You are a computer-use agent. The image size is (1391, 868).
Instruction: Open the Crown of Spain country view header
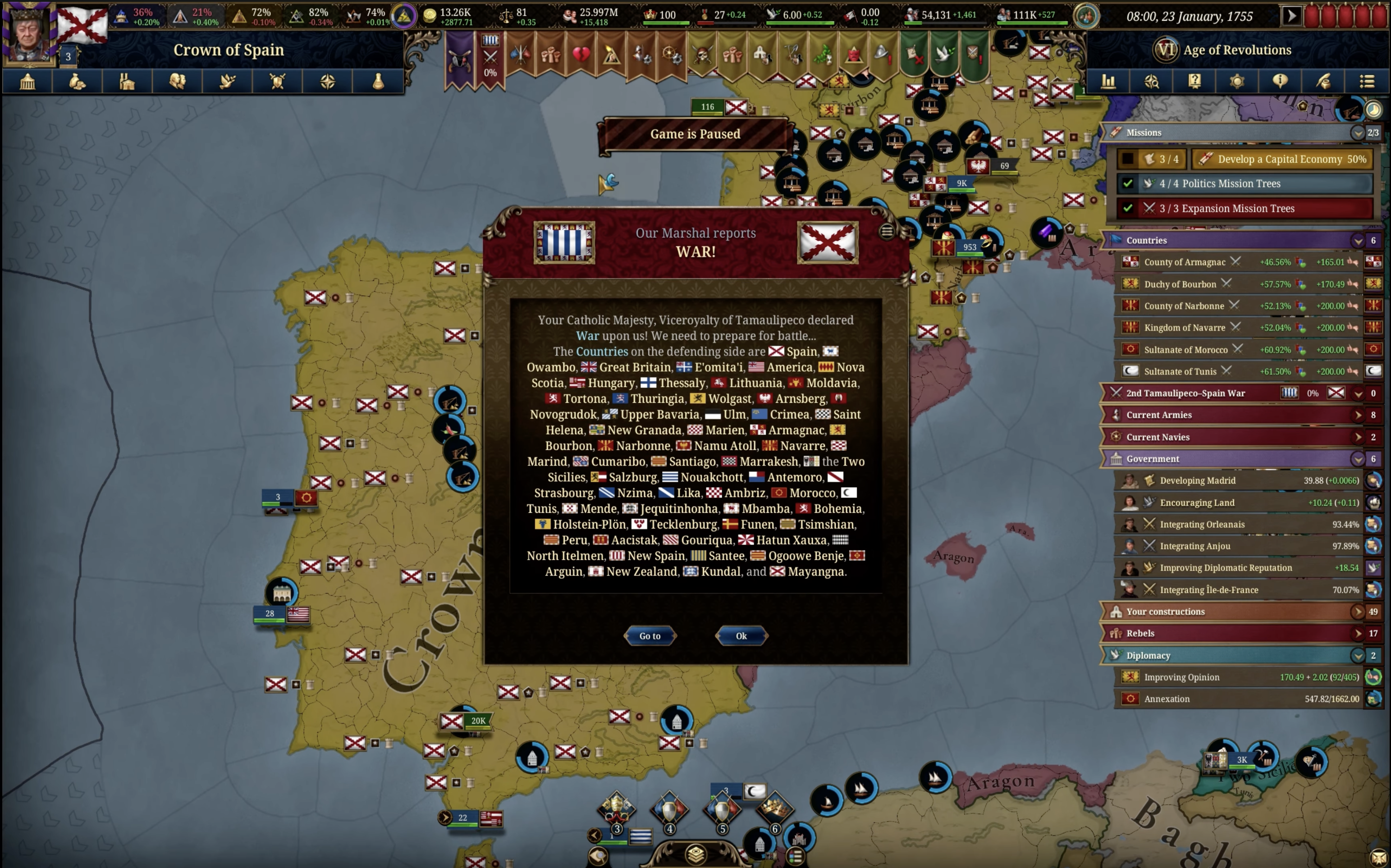[x=229, y=50]
